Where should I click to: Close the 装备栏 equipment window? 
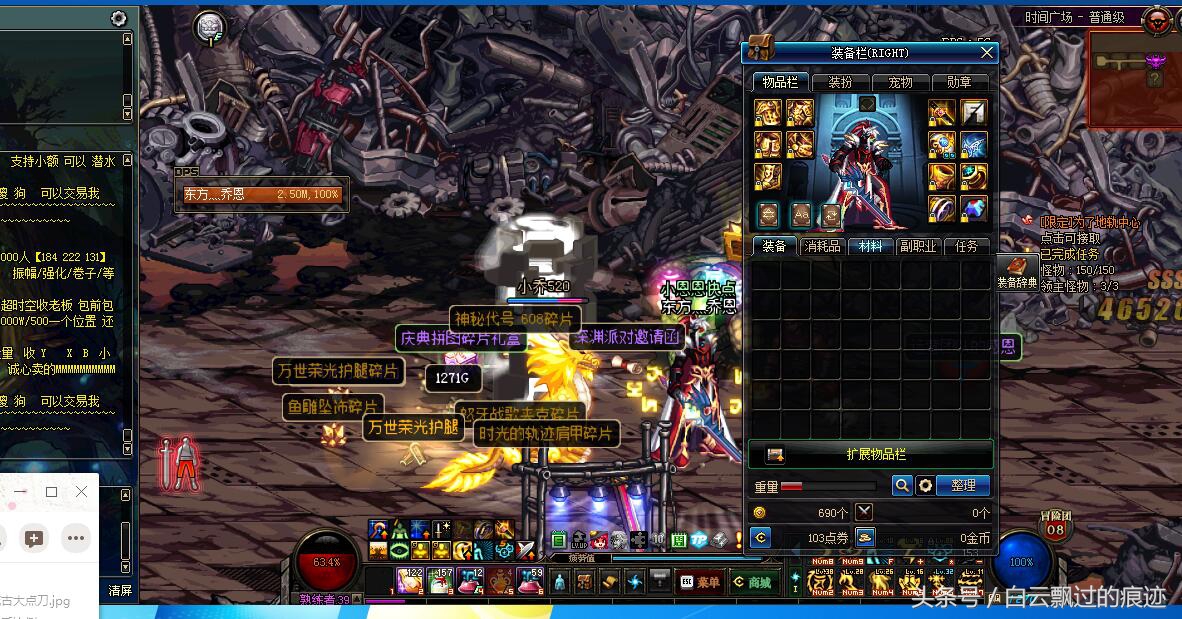pyautogui.click(x=987, y=53)
